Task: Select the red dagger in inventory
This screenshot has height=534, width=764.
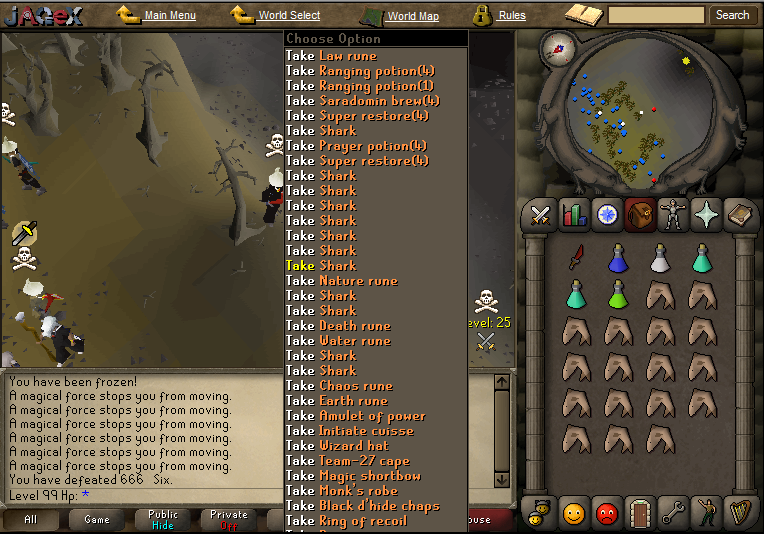Action: [x=576, y=258]
